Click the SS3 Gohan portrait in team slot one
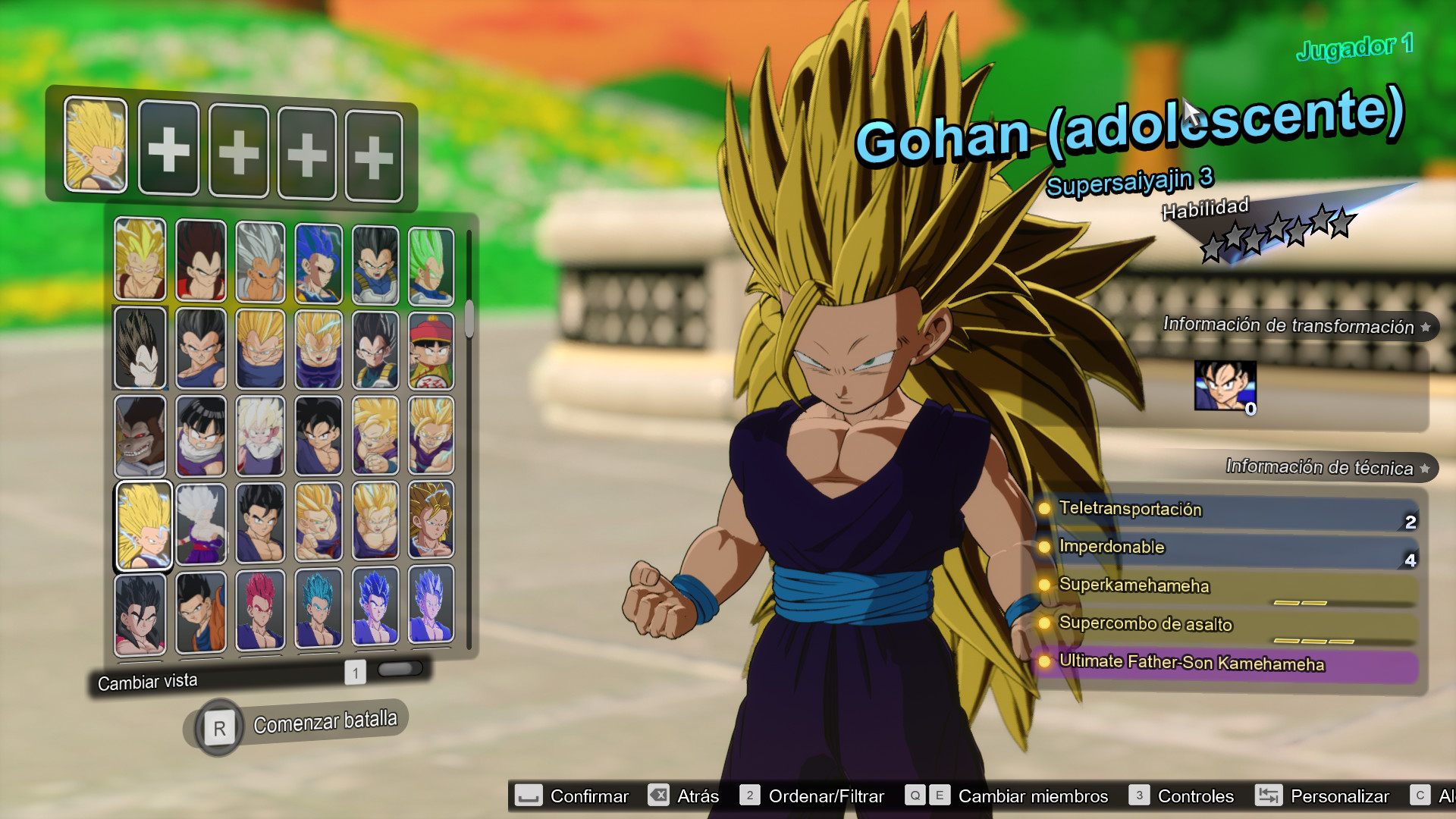 click(96, 146)
